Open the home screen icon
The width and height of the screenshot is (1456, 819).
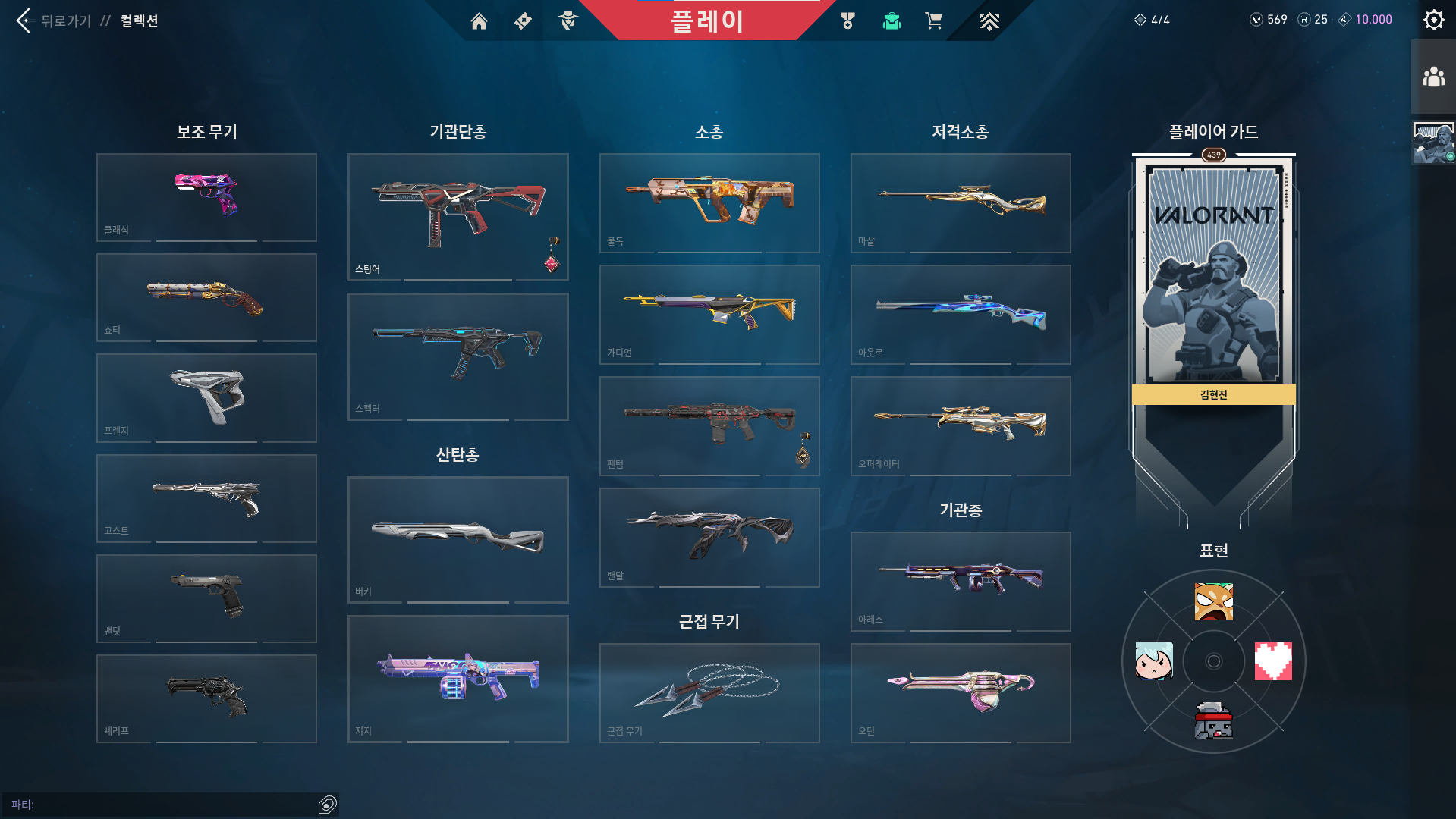click(479, 21)
